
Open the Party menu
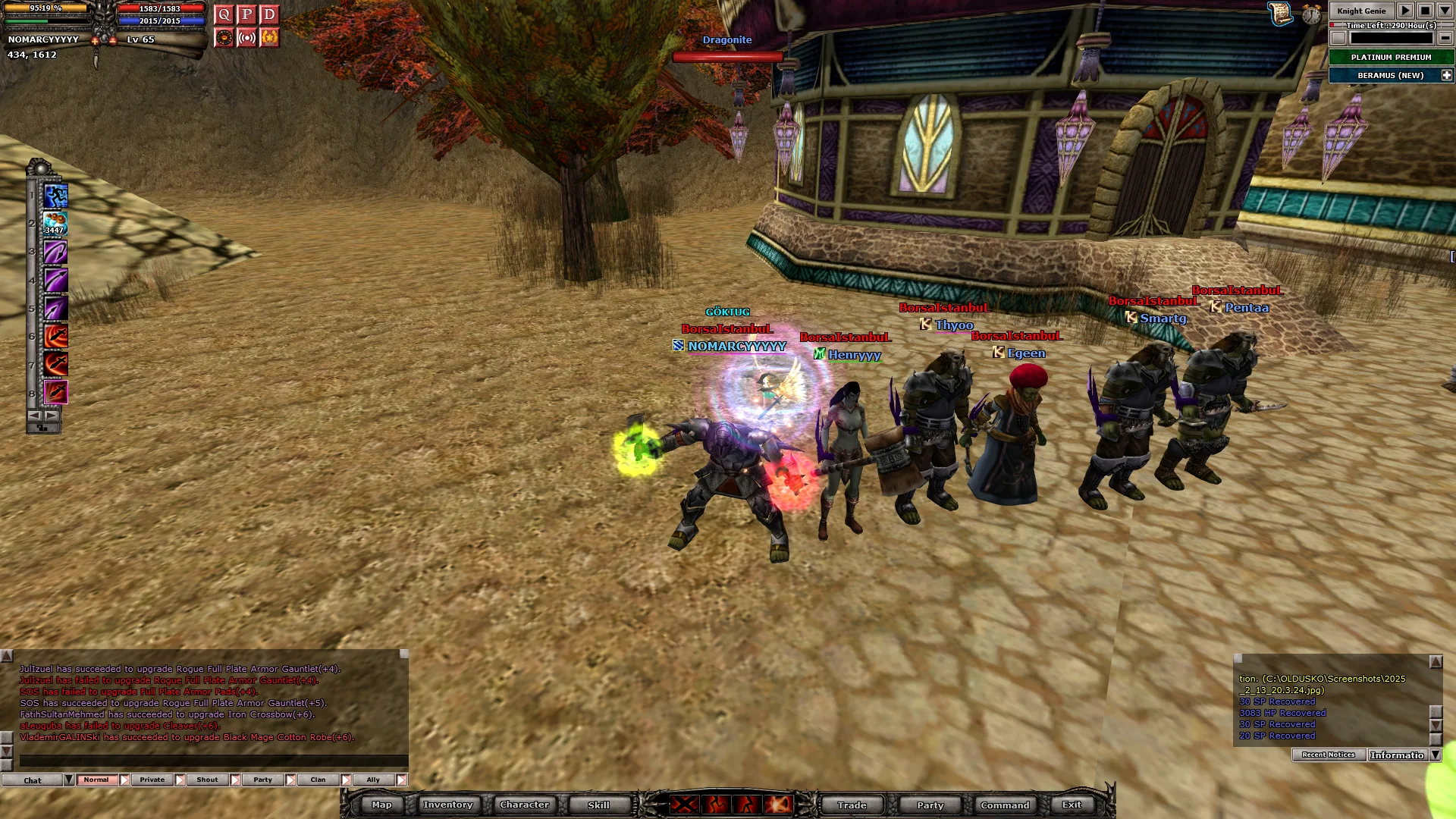click(930, 805)
